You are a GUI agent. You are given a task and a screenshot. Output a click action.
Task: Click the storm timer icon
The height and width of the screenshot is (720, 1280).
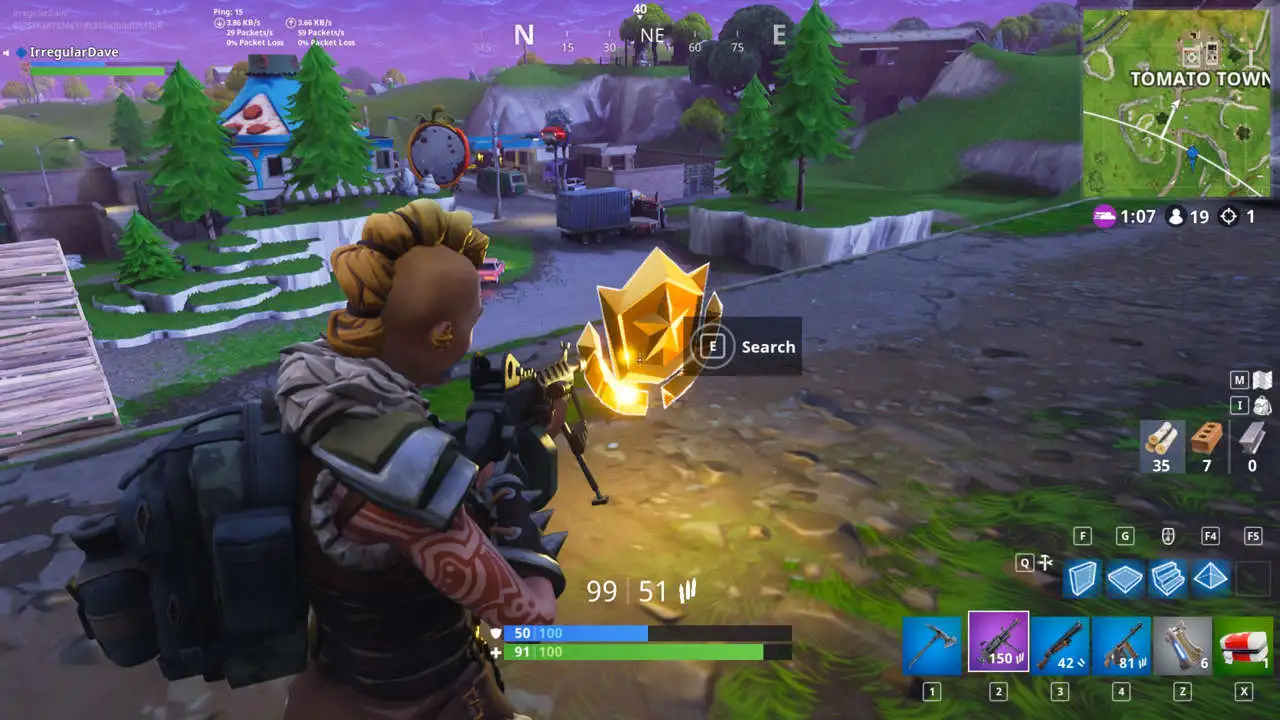1106,217
